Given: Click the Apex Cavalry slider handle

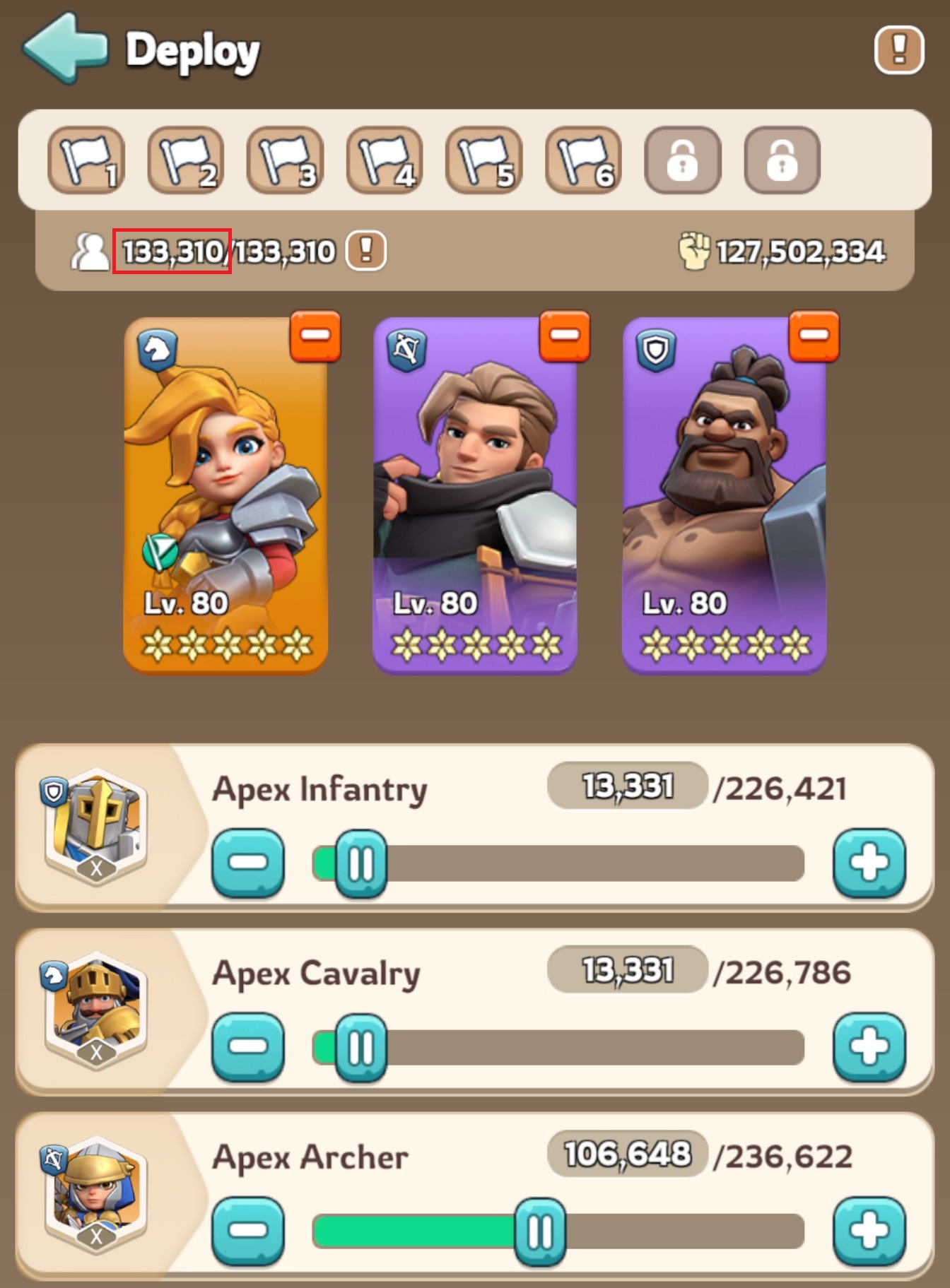Looking at the screenshot, I should pos(360,1048).
